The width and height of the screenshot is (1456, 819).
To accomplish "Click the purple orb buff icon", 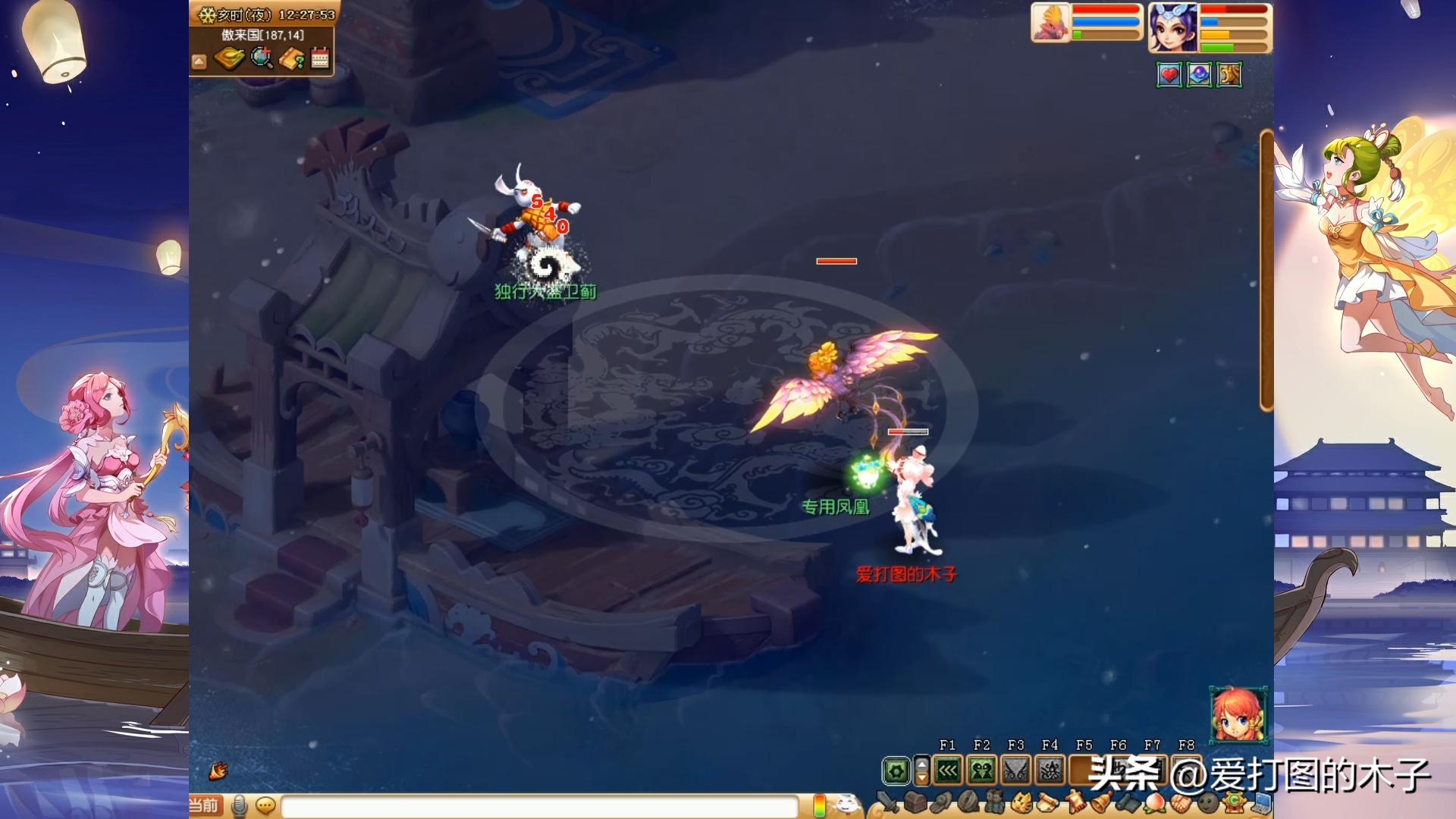I will [1199, 75].
